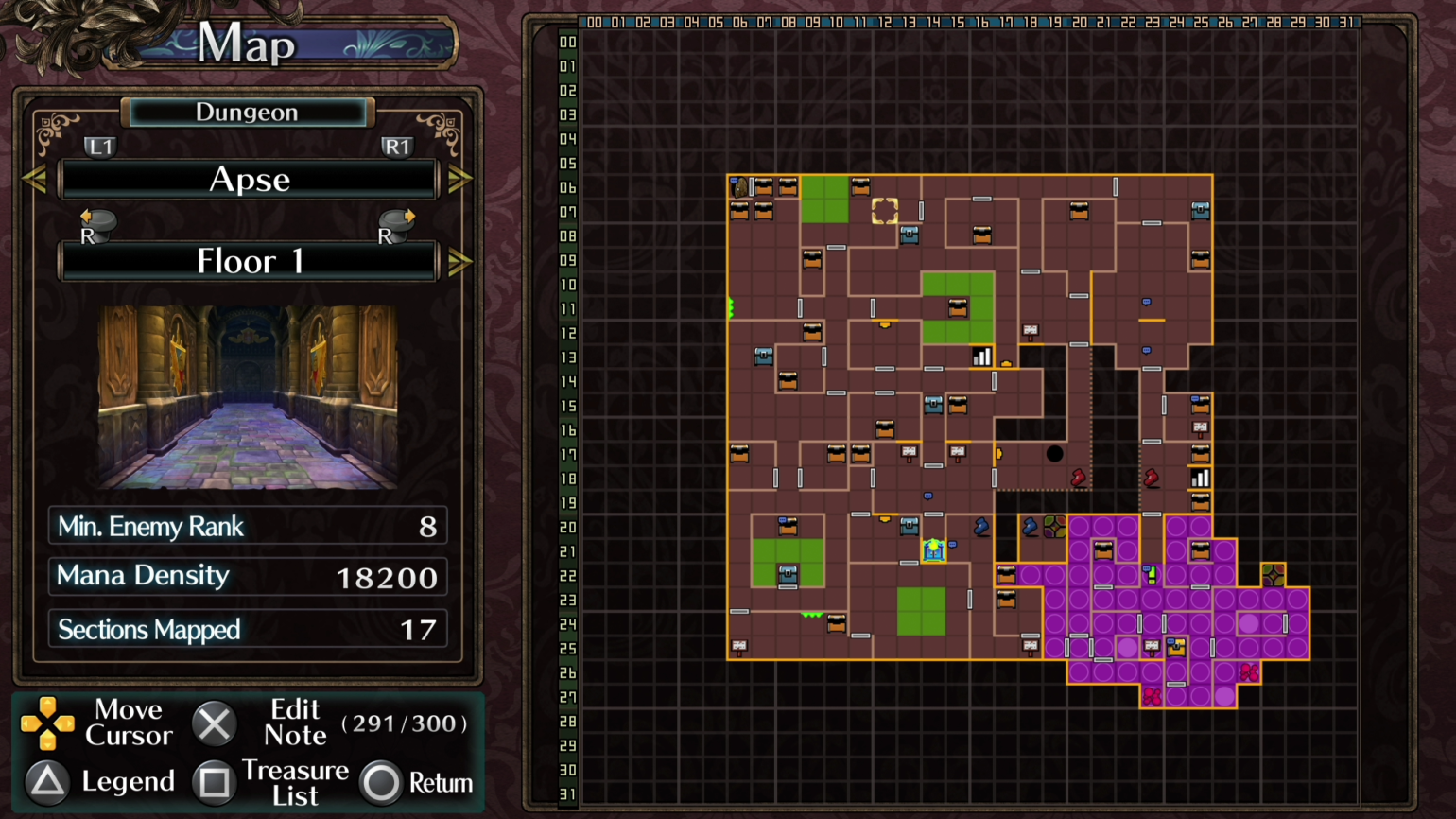
Task: Select the red boot event marker
Action: tap(1078, 478)
